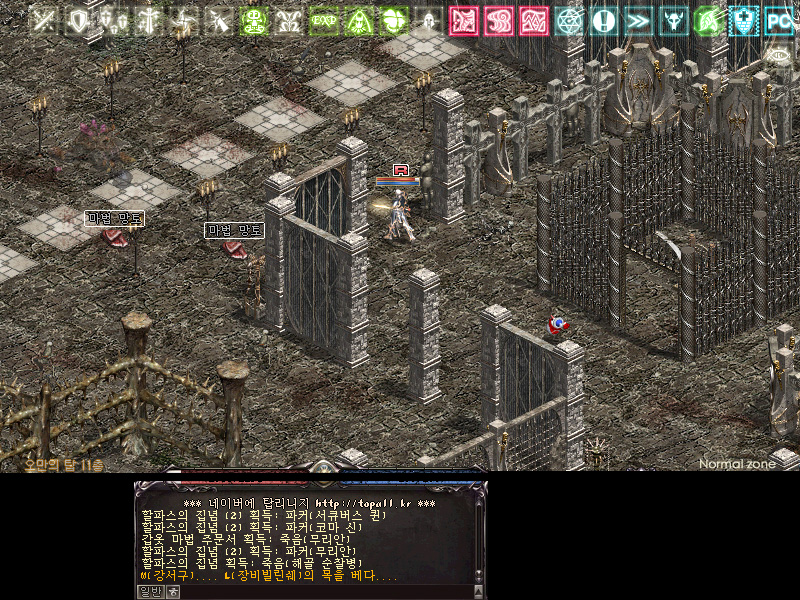
Task: Select the horned skull icon
Action: point(674,20)
